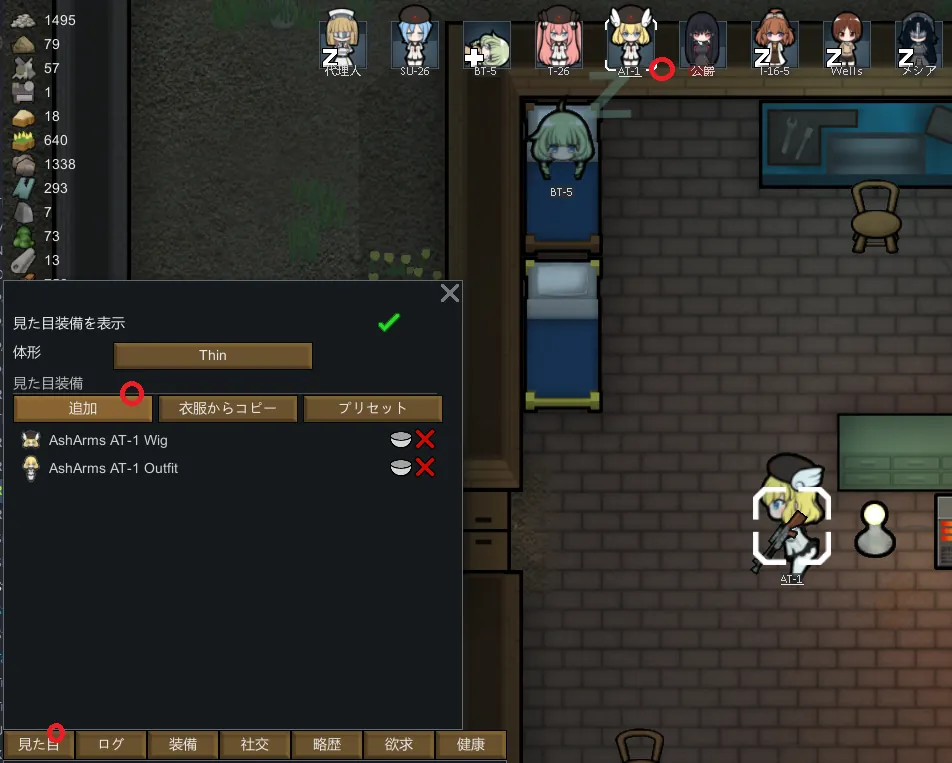Viewport: 952px width, 763px height.
Task: Open the Thin body type selector
Action: tap(213, 355)
